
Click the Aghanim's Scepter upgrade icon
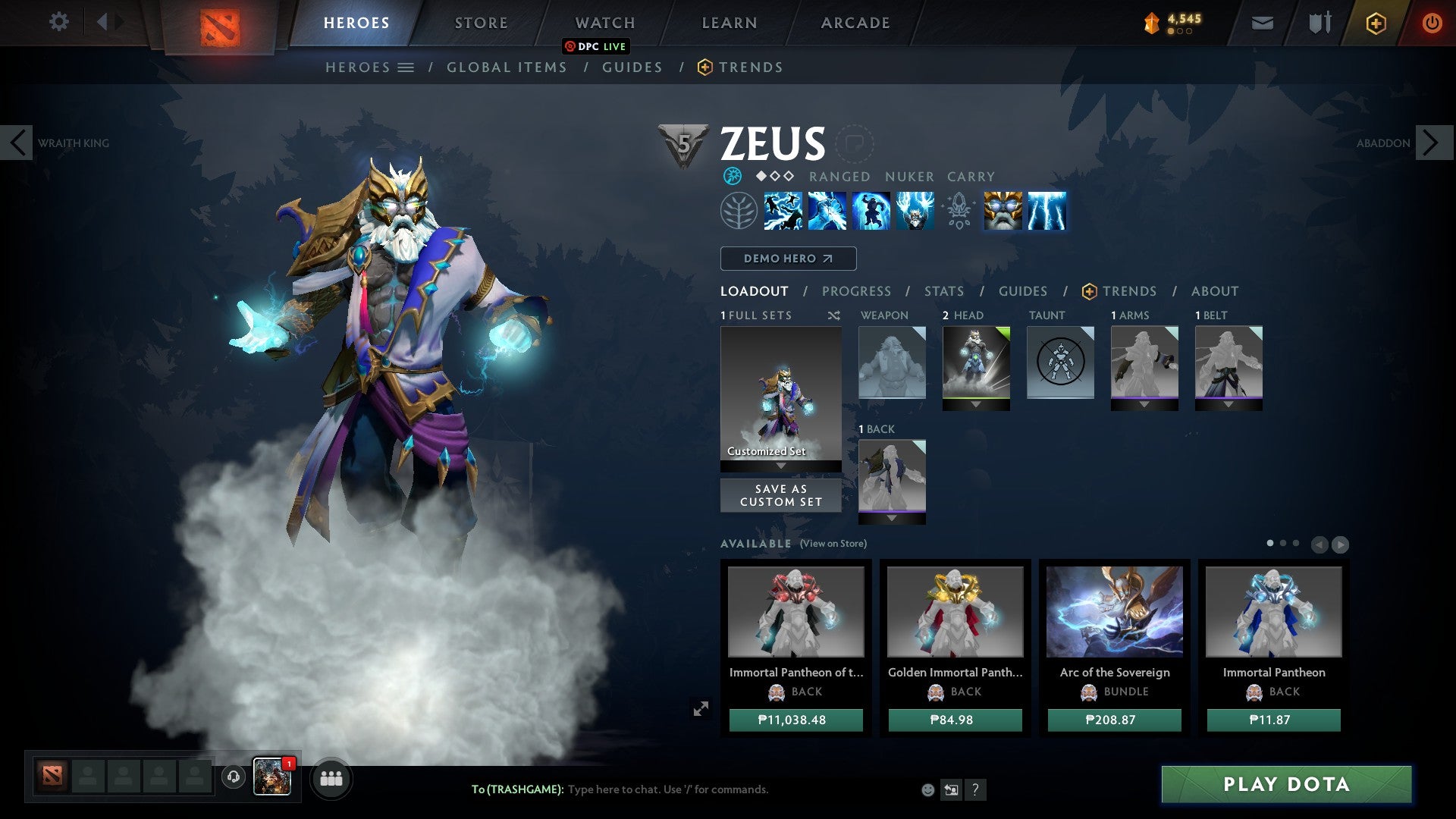tap(958, 212)
